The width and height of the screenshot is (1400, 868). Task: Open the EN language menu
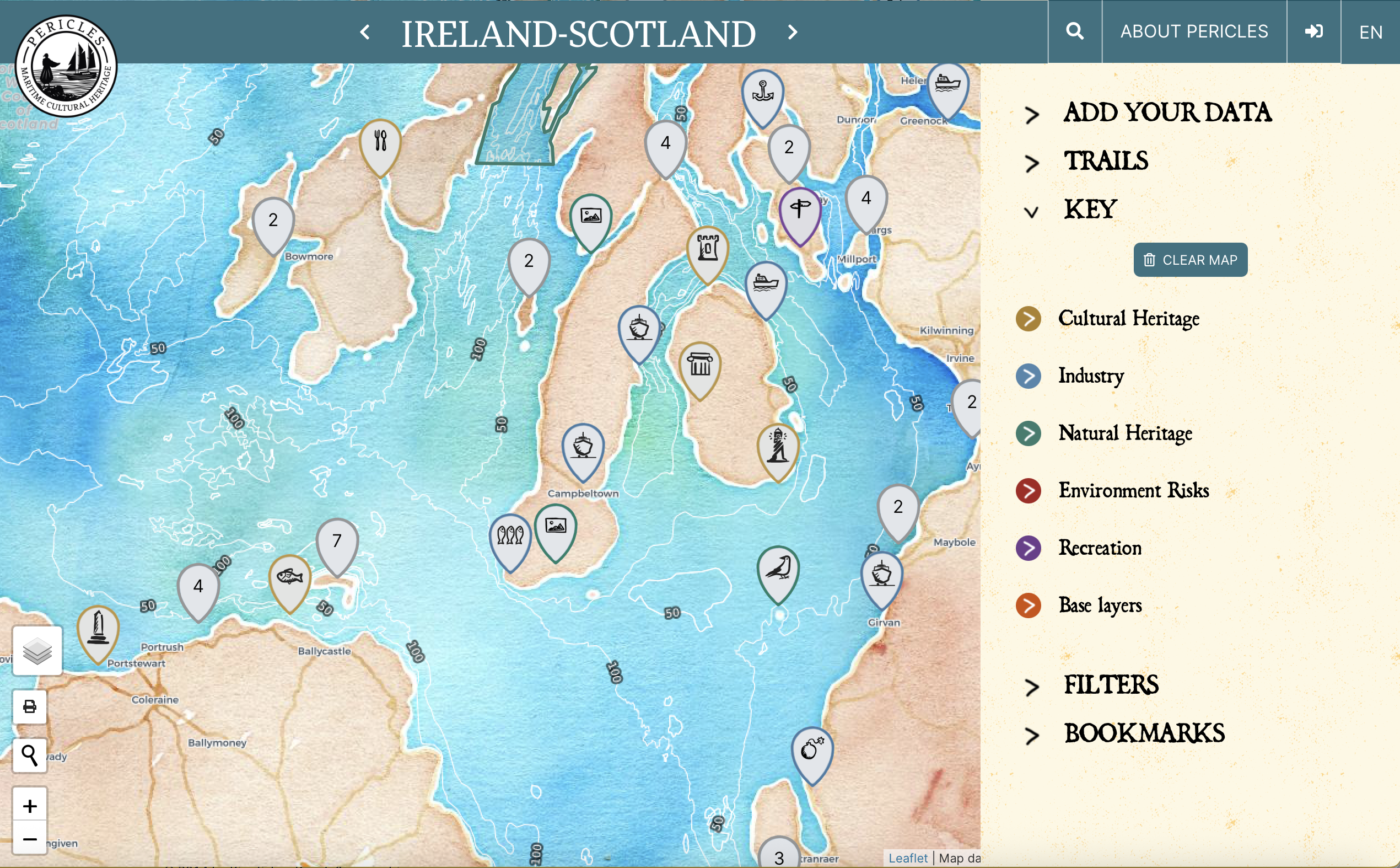point(1371,31)
